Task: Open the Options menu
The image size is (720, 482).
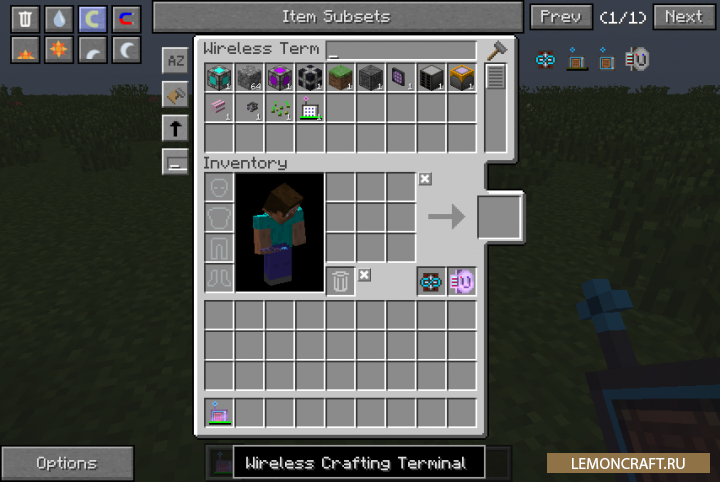Action: 67,463
